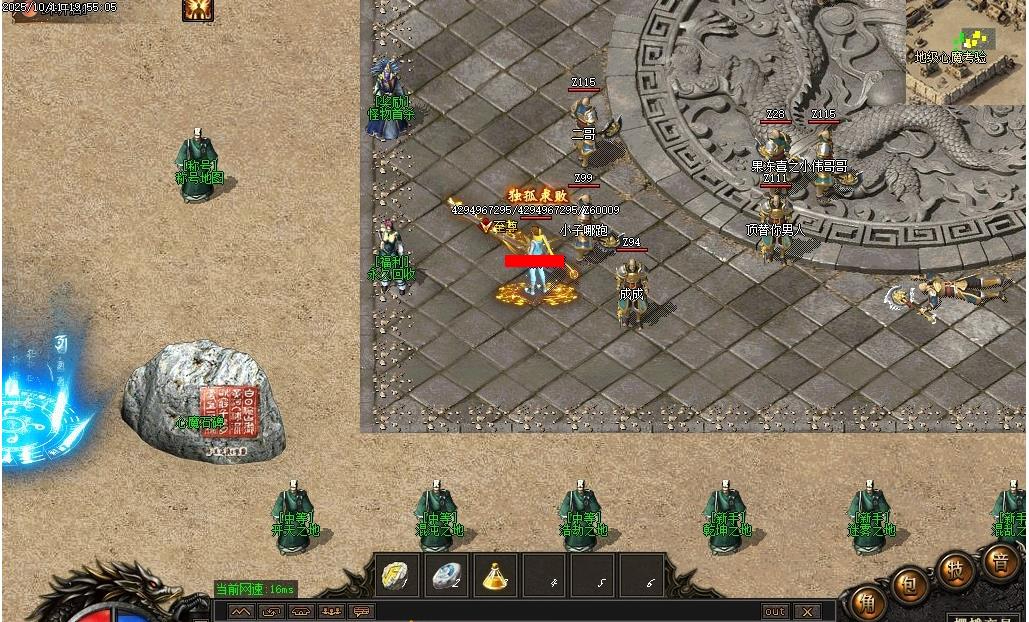Open the skills panel with the 技 button
The image size is (1029, 622).
[x=955, y=569]
